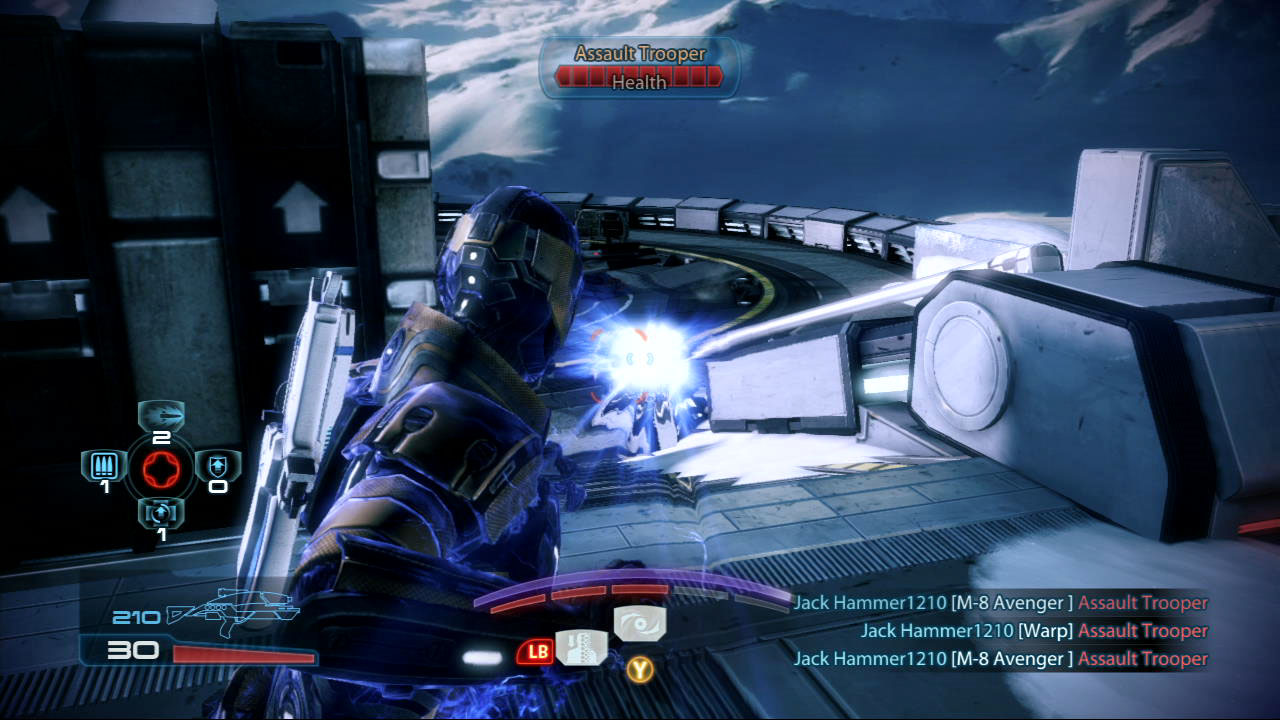1280x720 pixels.
Task: Use the medi-gel revive consumable
Action: (x=161, y=512)
